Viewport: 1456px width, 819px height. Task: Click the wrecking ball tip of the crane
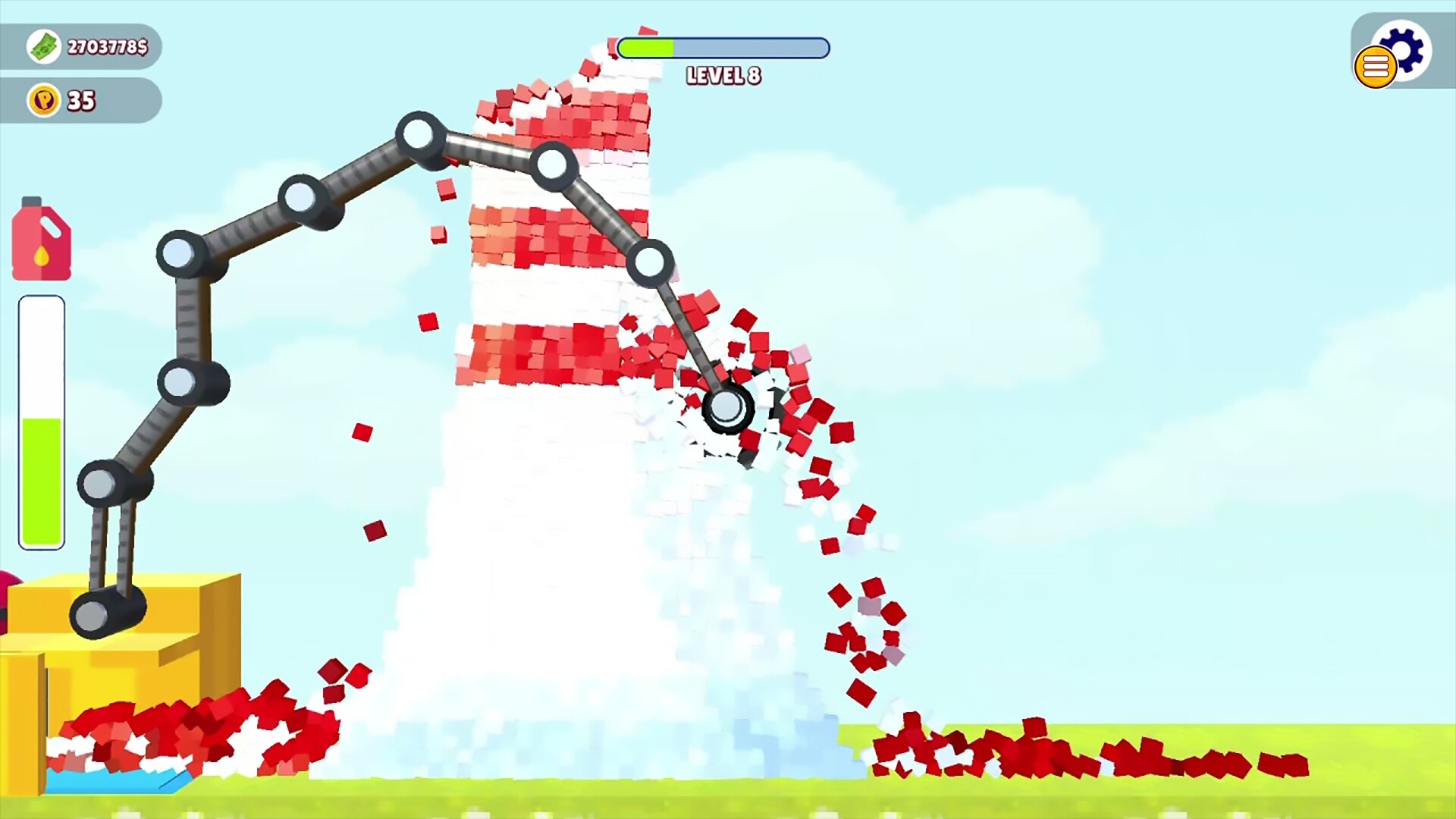(x=728, y=407)
